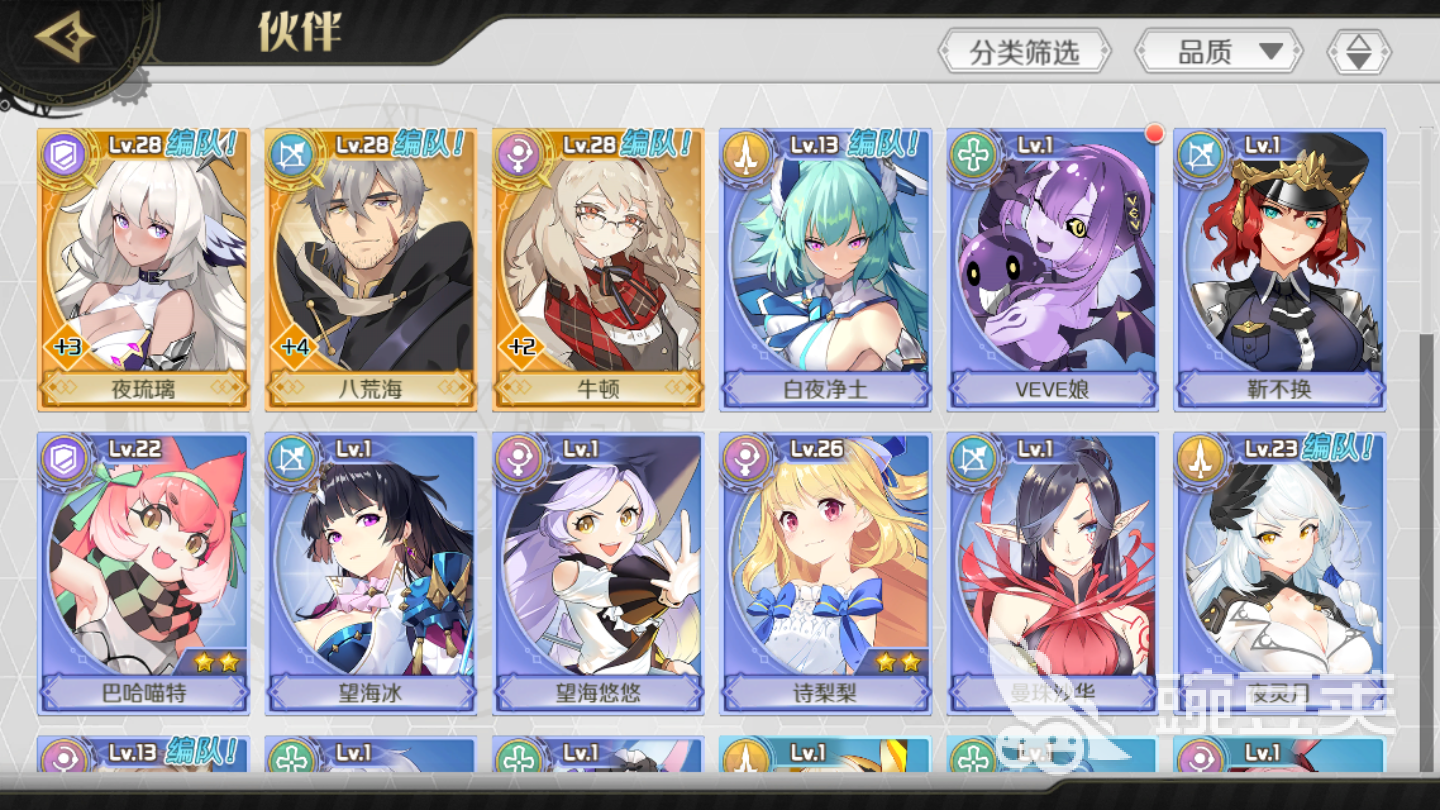
Task: Select the 夜琉璃 partner card
Action: pyautogui.click(x=143, y=269)
